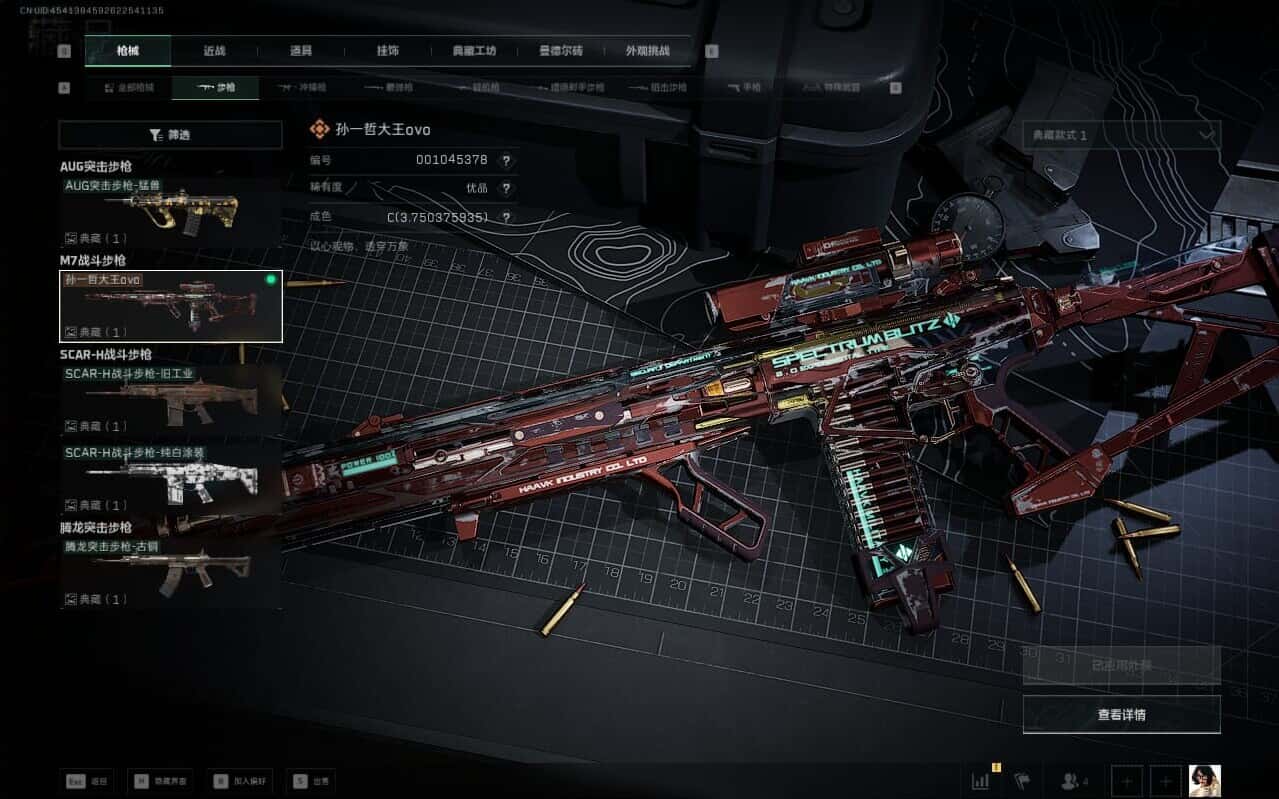Viewport: 1279px width, 799px height.
Task: Expand the 典藏款式 1 dropdown
Action: point(1121,135)
